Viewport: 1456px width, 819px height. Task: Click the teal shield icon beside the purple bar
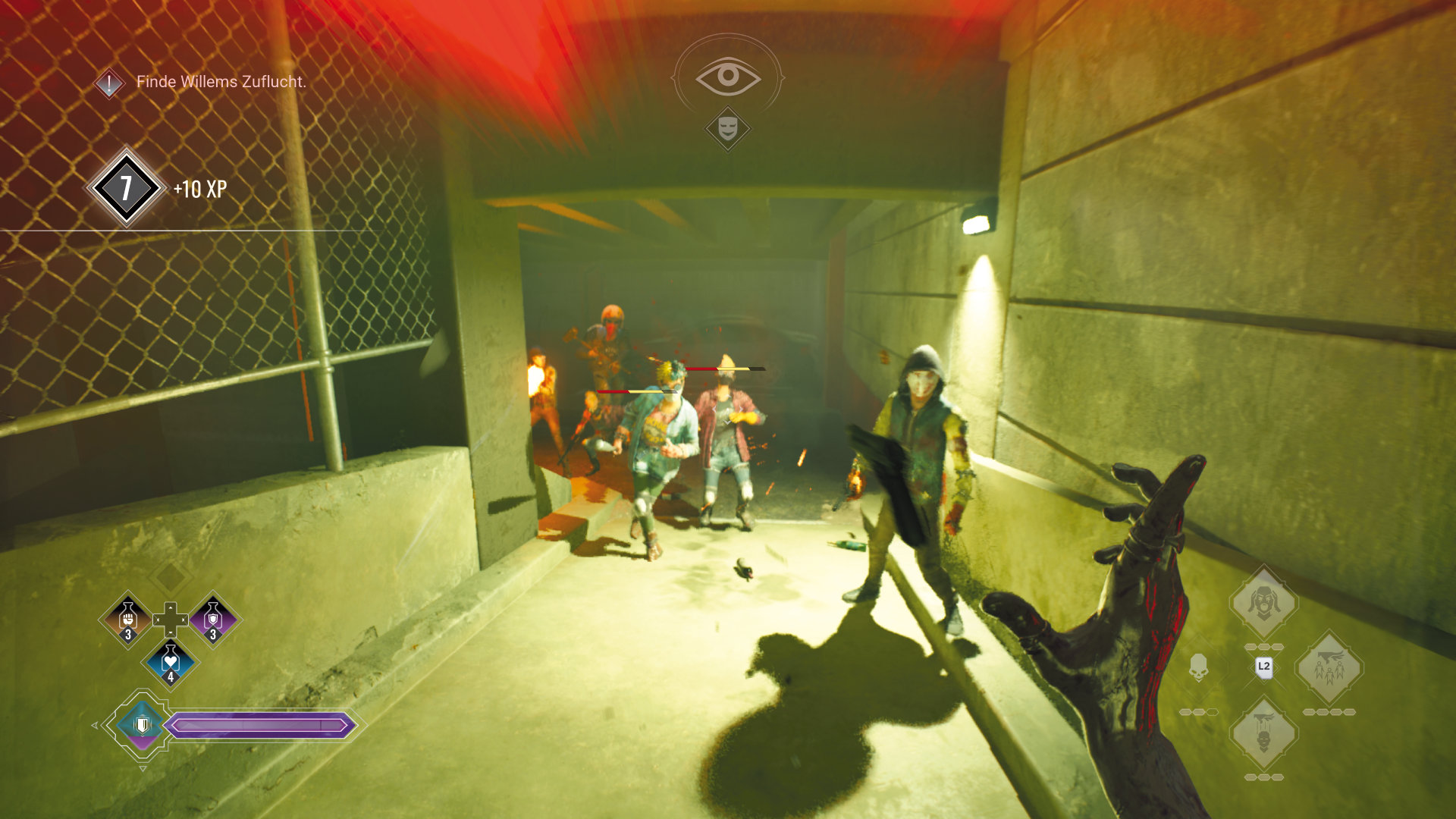[142, 725]
